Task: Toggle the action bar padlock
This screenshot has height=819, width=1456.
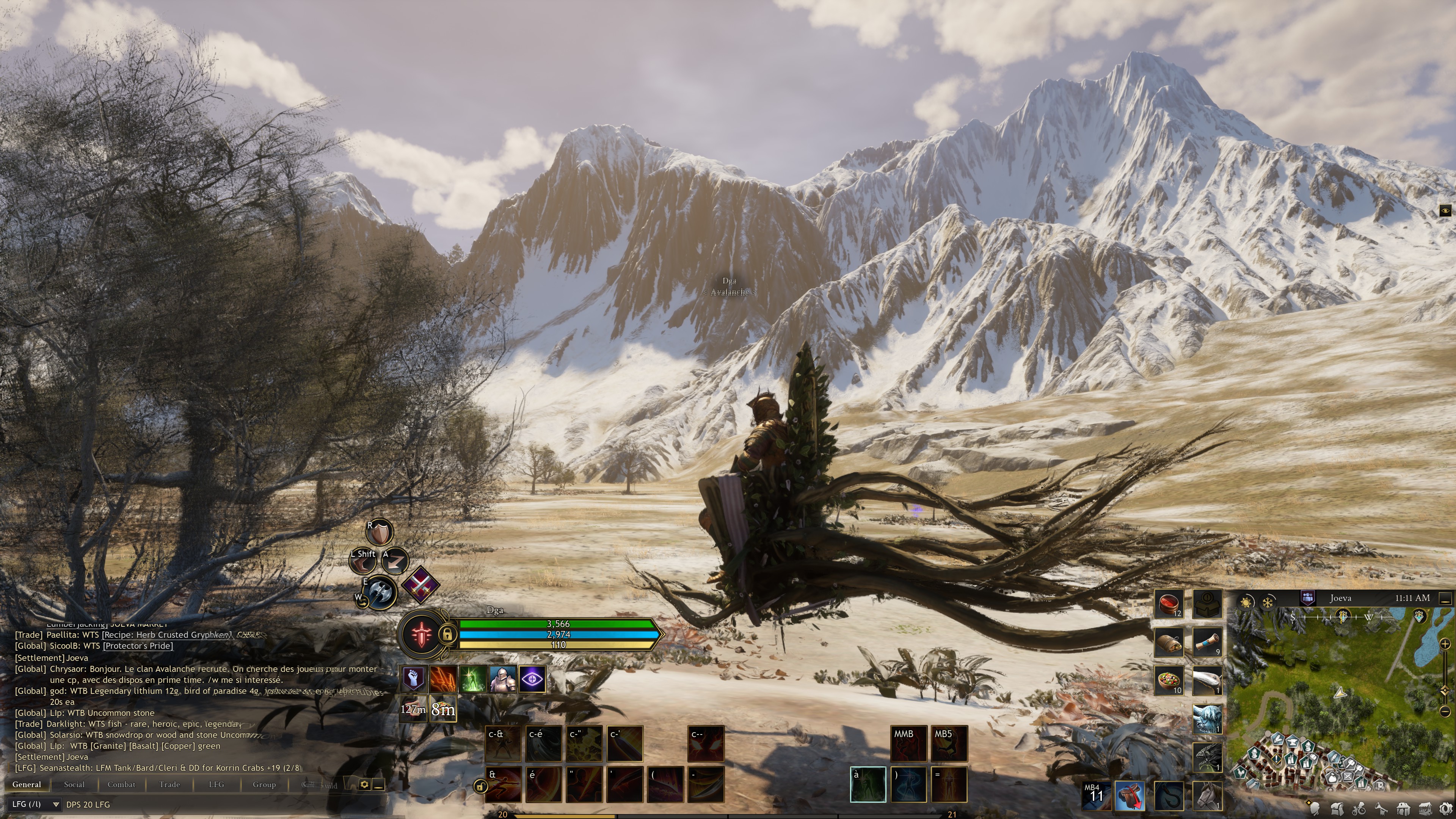Action: coord(480,786)
